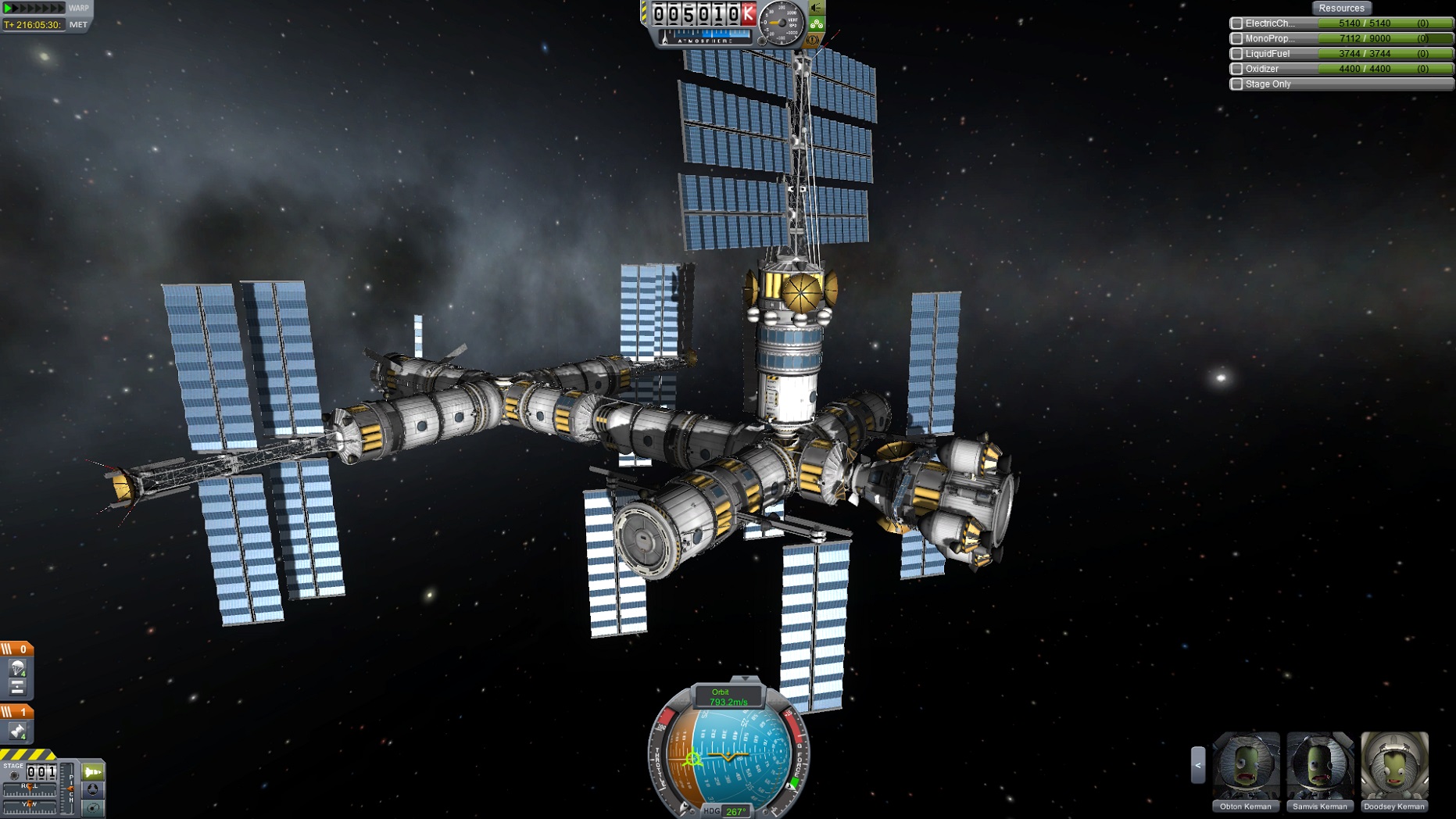Toggle the brakes warning button
The image size is (1456, 819).
pyautogui.click(x=814, y=39)
